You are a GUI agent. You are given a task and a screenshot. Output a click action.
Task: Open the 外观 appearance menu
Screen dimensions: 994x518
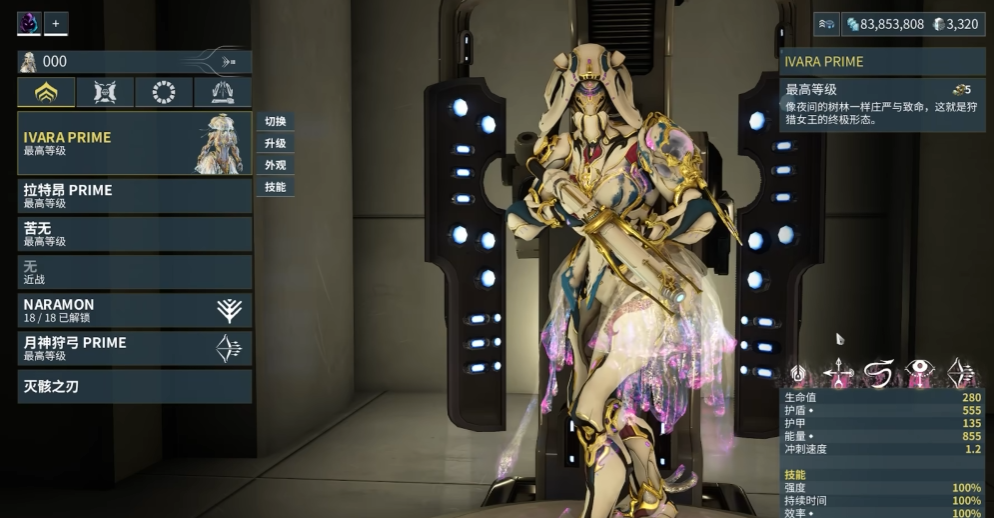coord(275,165)
